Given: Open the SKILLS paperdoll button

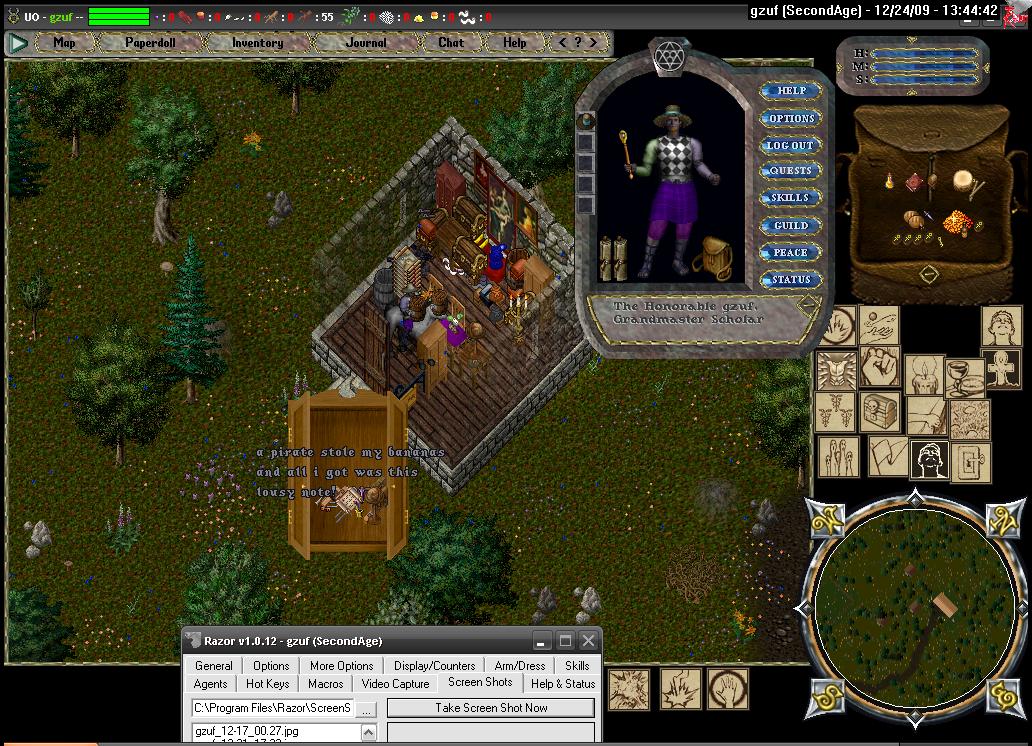Looking at the screenshot, I should [790, 198].
